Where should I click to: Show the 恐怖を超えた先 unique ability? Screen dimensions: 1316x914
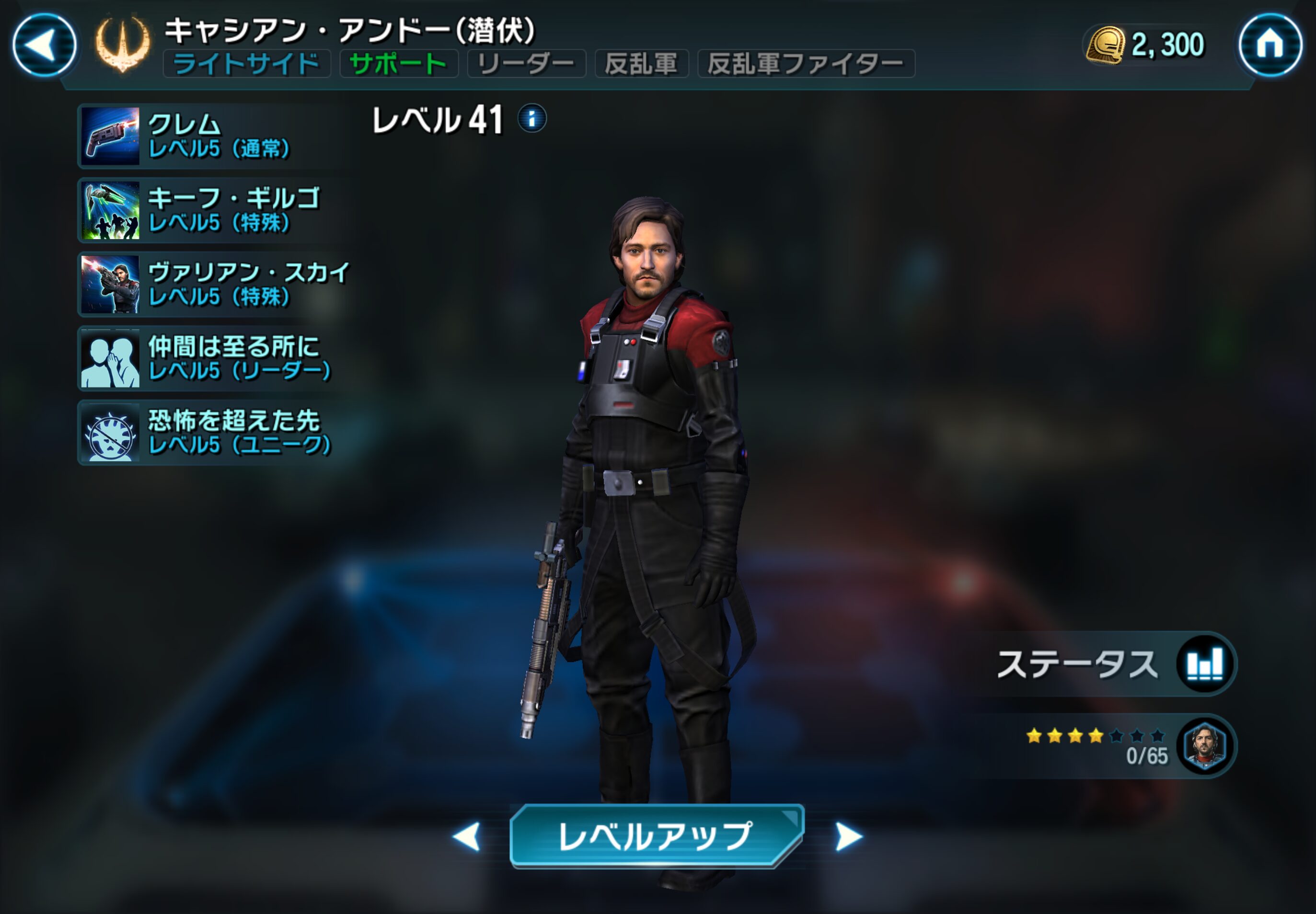click(x=212, y=433)
